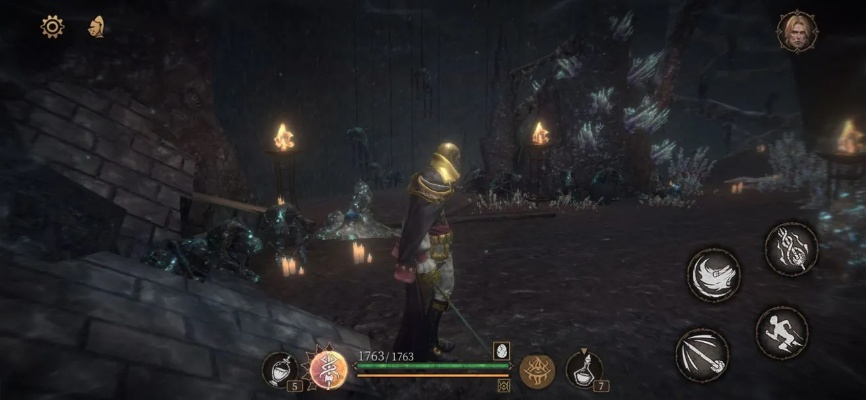Select the small egg item slot
The height and width of the screenshot is (400, 866).
(x=501, y=350)
